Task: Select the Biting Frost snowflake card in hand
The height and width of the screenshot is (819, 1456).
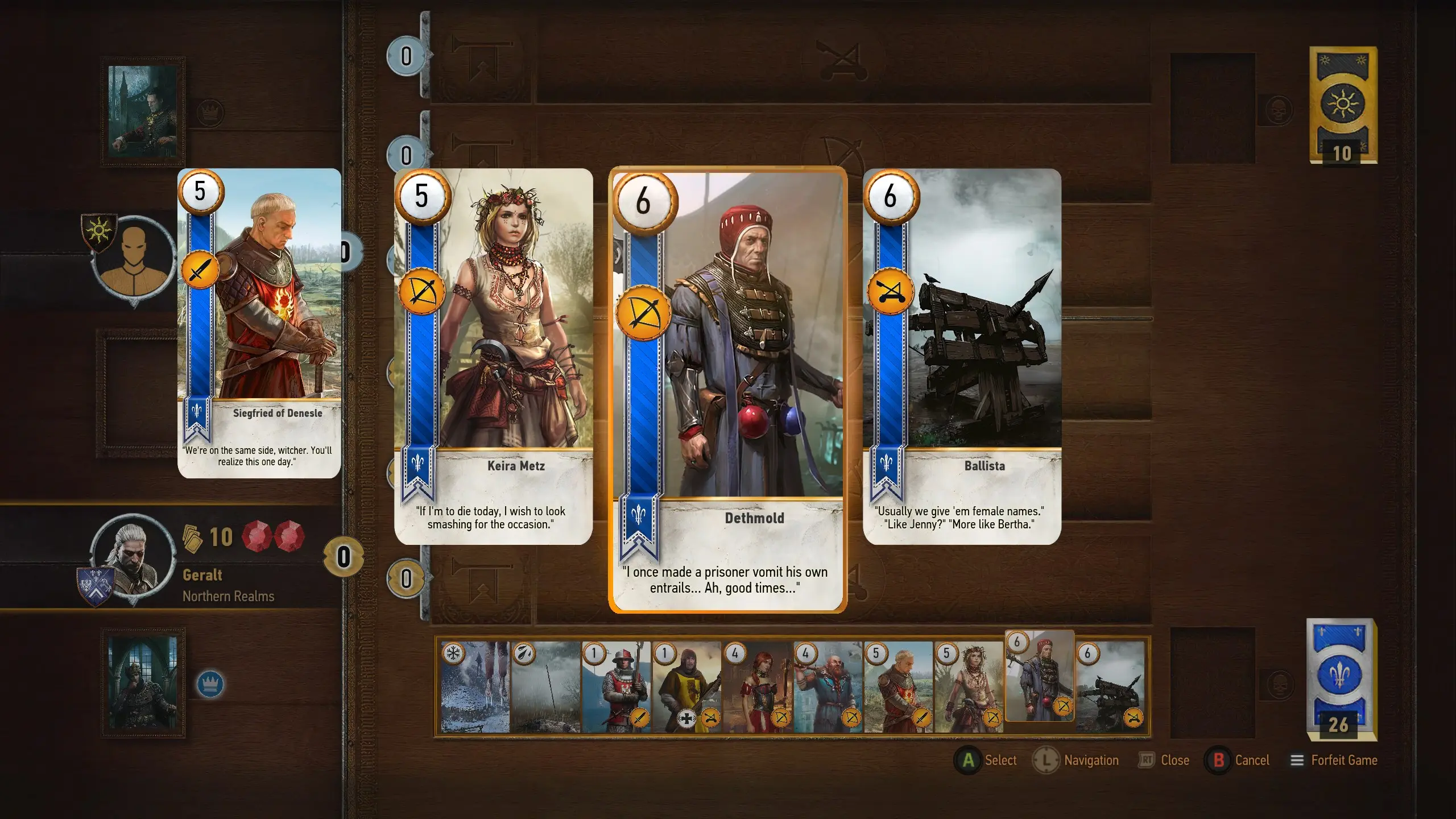Action: coord(475,687)
